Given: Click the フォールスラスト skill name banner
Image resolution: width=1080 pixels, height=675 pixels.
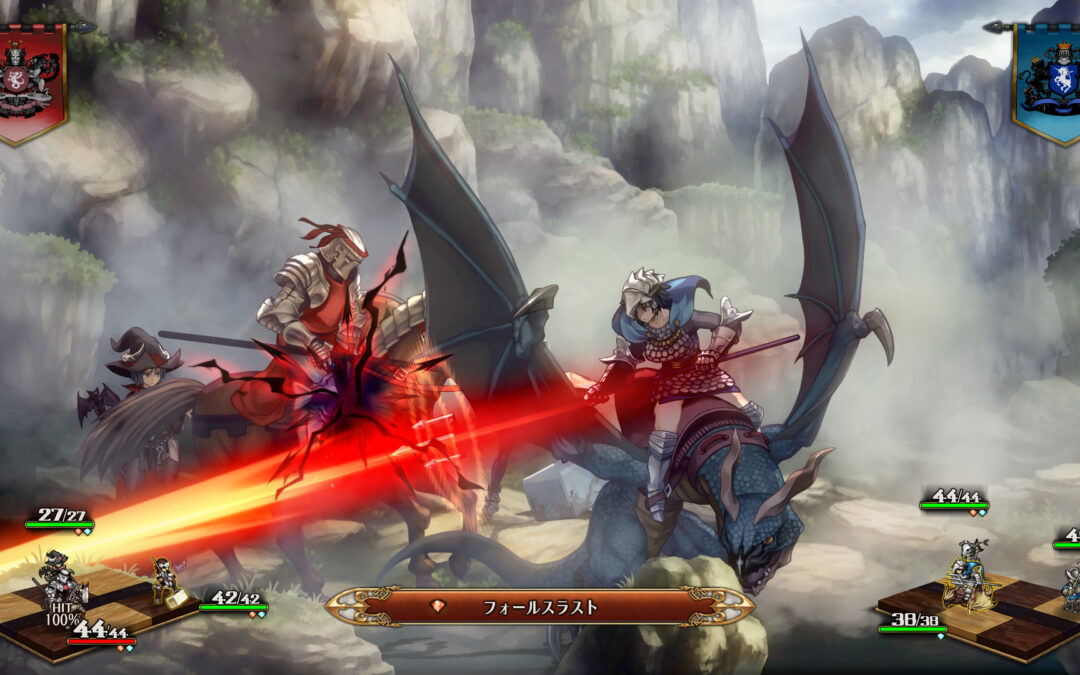Looking at the screenshot, I should pos(540,606).
